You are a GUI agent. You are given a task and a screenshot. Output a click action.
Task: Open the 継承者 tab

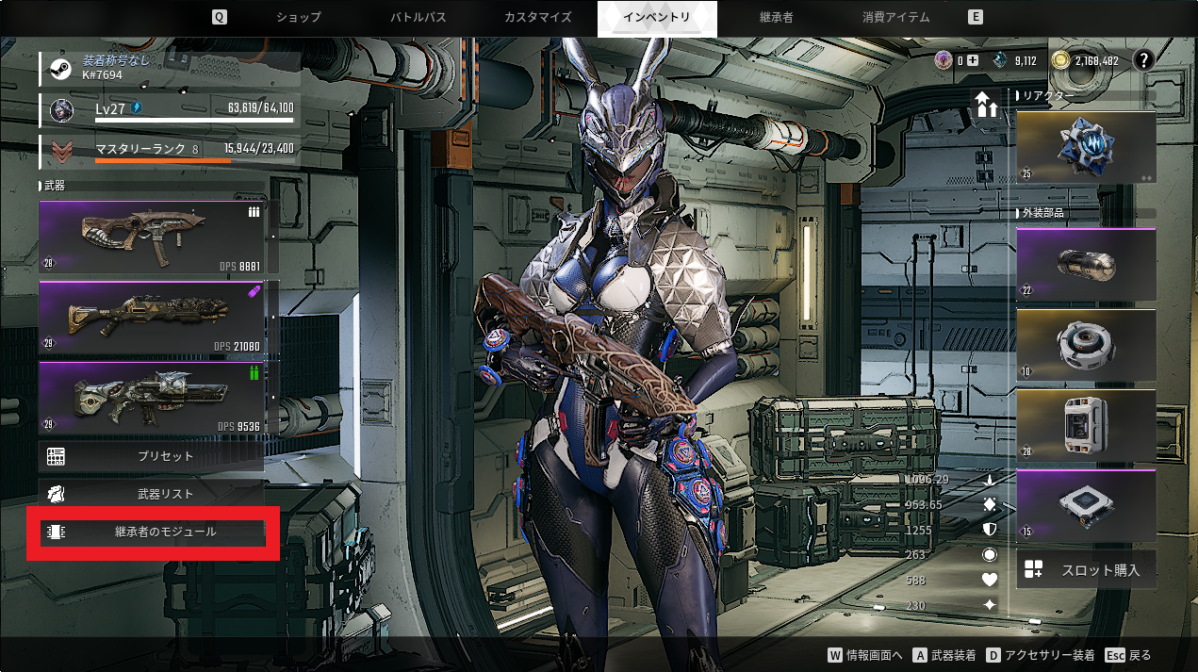tap(776, 17)
